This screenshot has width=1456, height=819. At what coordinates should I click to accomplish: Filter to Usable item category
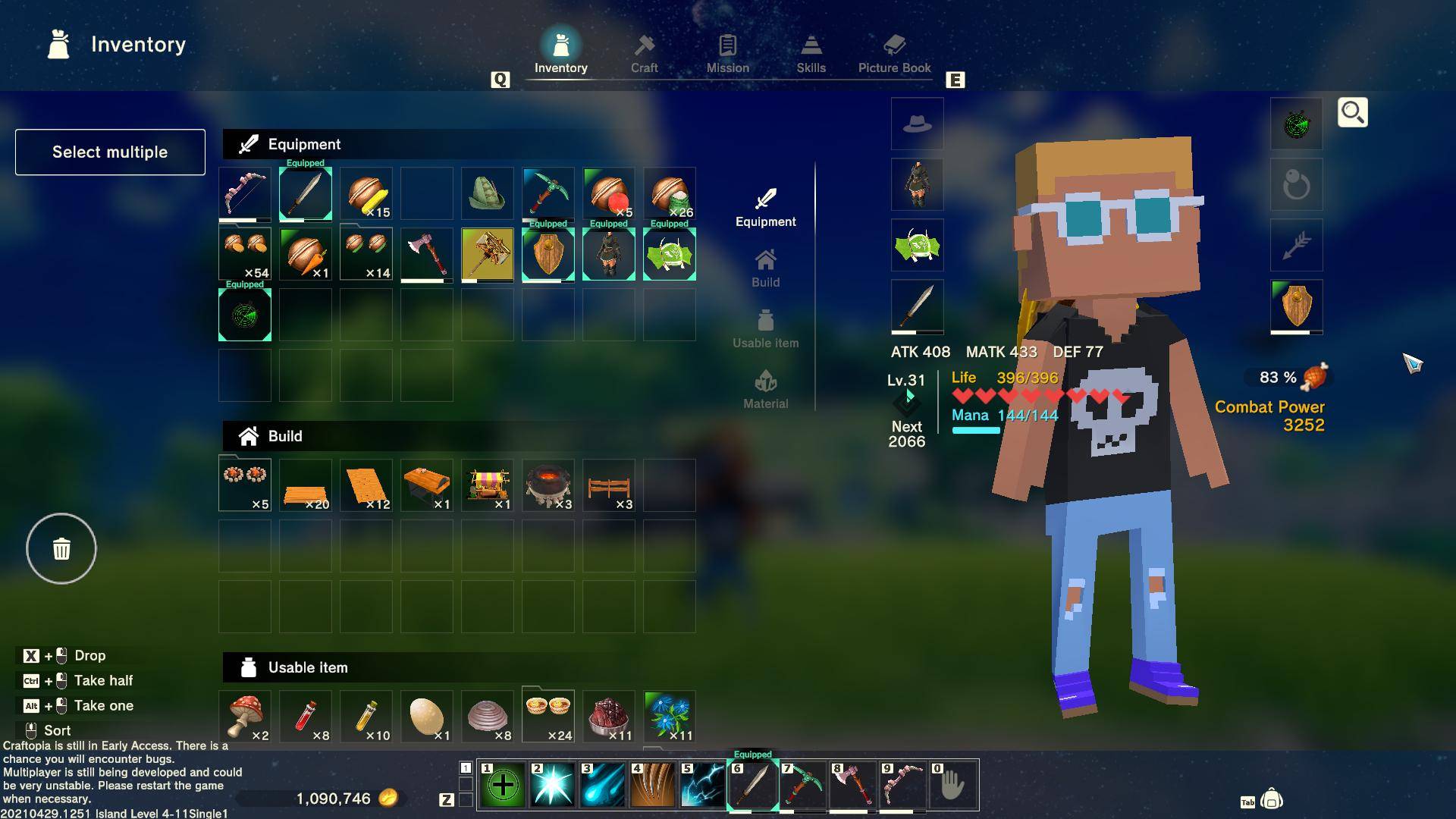[x=765, y=329]
